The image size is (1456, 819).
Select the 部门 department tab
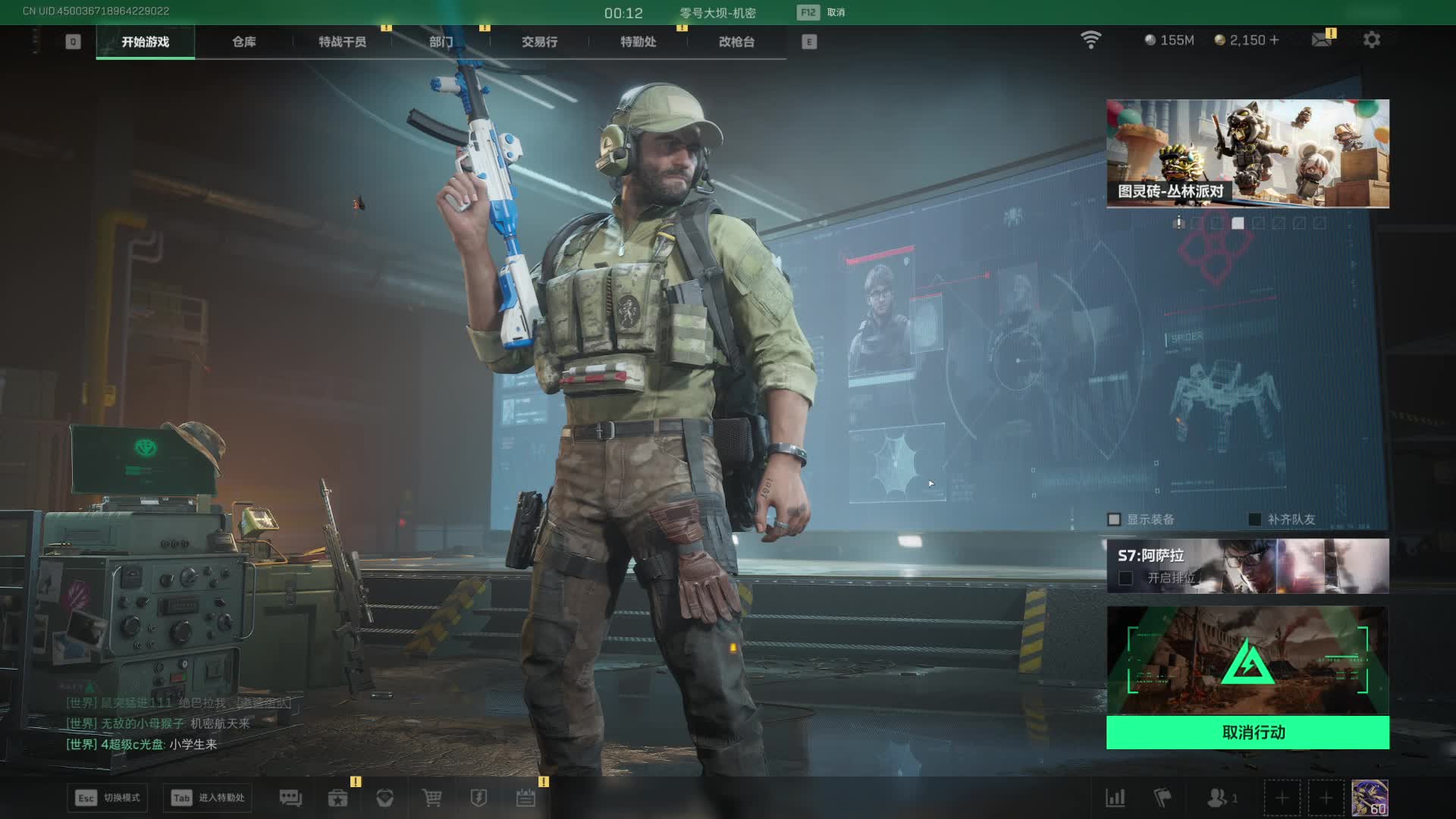pos(441,42)
